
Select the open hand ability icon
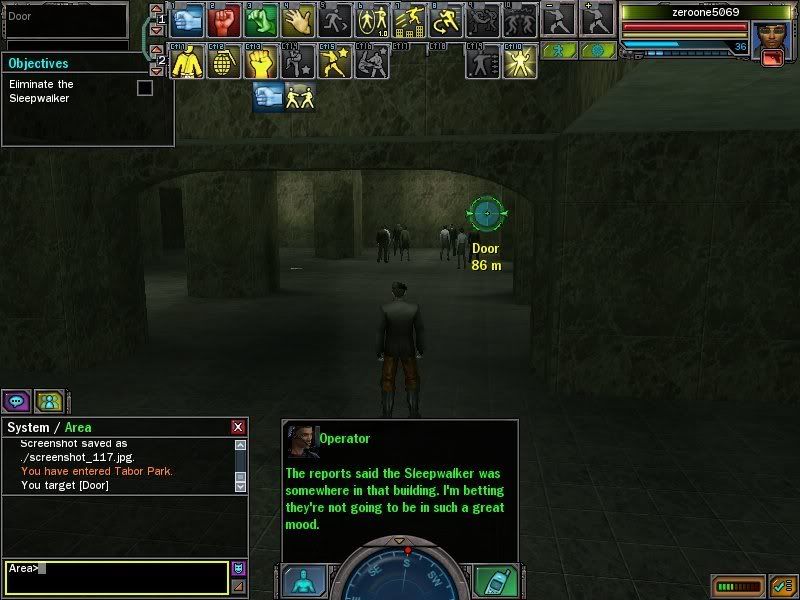point(296,20)
